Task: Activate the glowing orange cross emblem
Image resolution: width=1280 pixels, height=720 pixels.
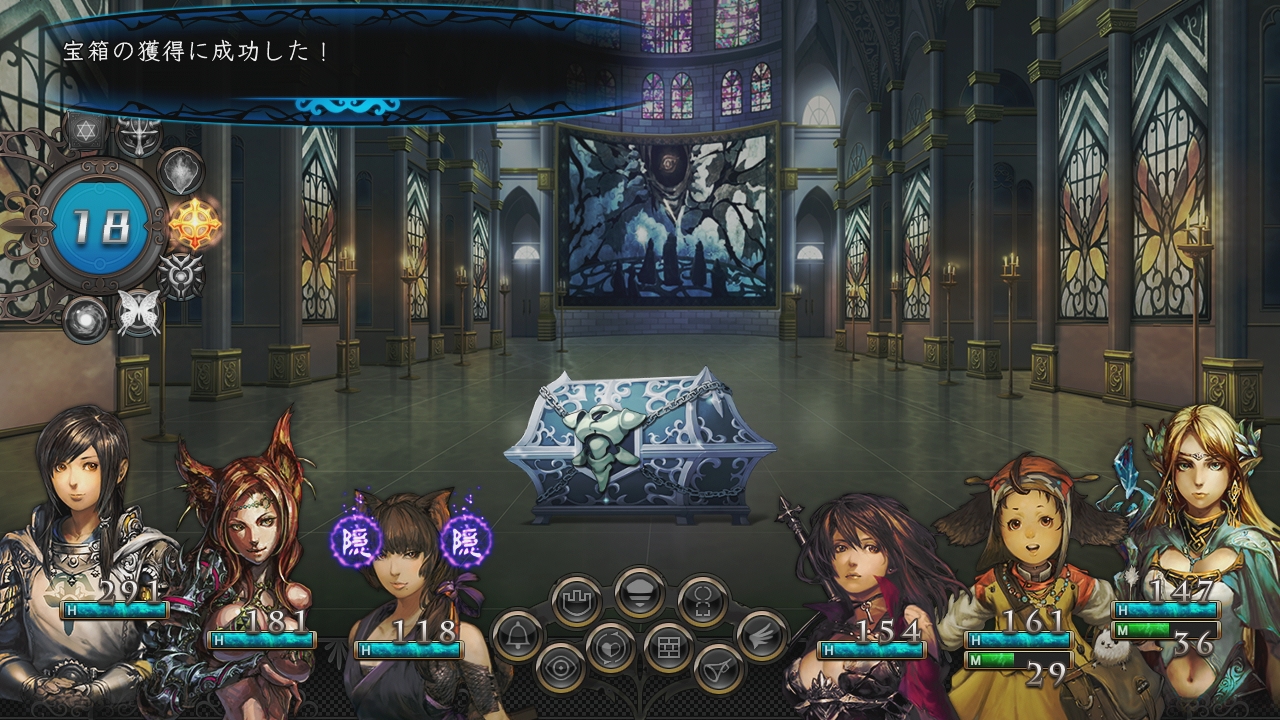Action: click(x=192, y=223)
